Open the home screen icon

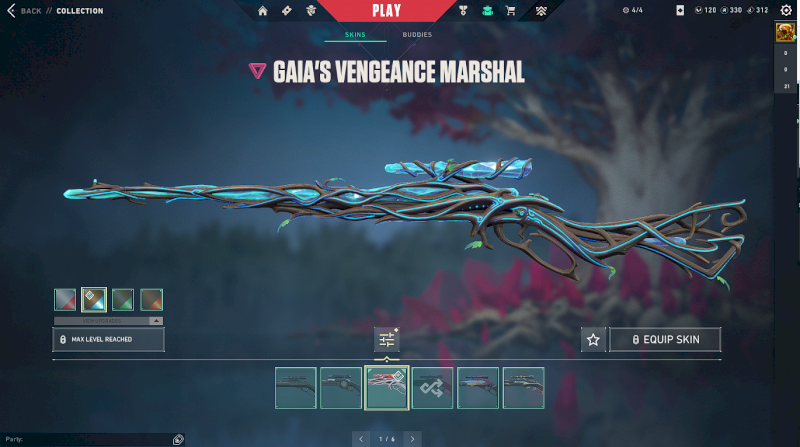coord(263,11)
